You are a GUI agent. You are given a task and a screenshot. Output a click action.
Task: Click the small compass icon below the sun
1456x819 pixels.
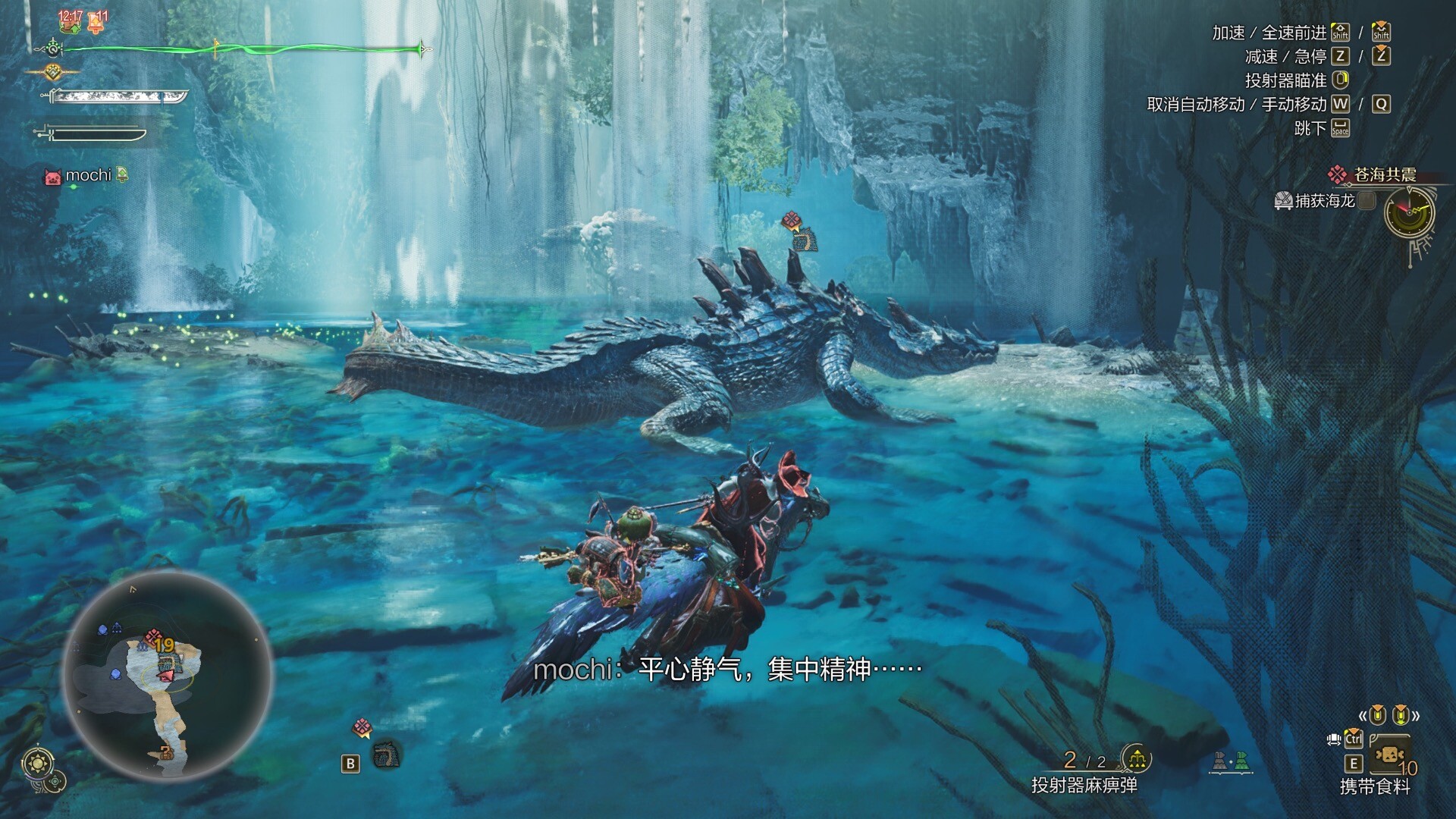[x=56, y=782]
